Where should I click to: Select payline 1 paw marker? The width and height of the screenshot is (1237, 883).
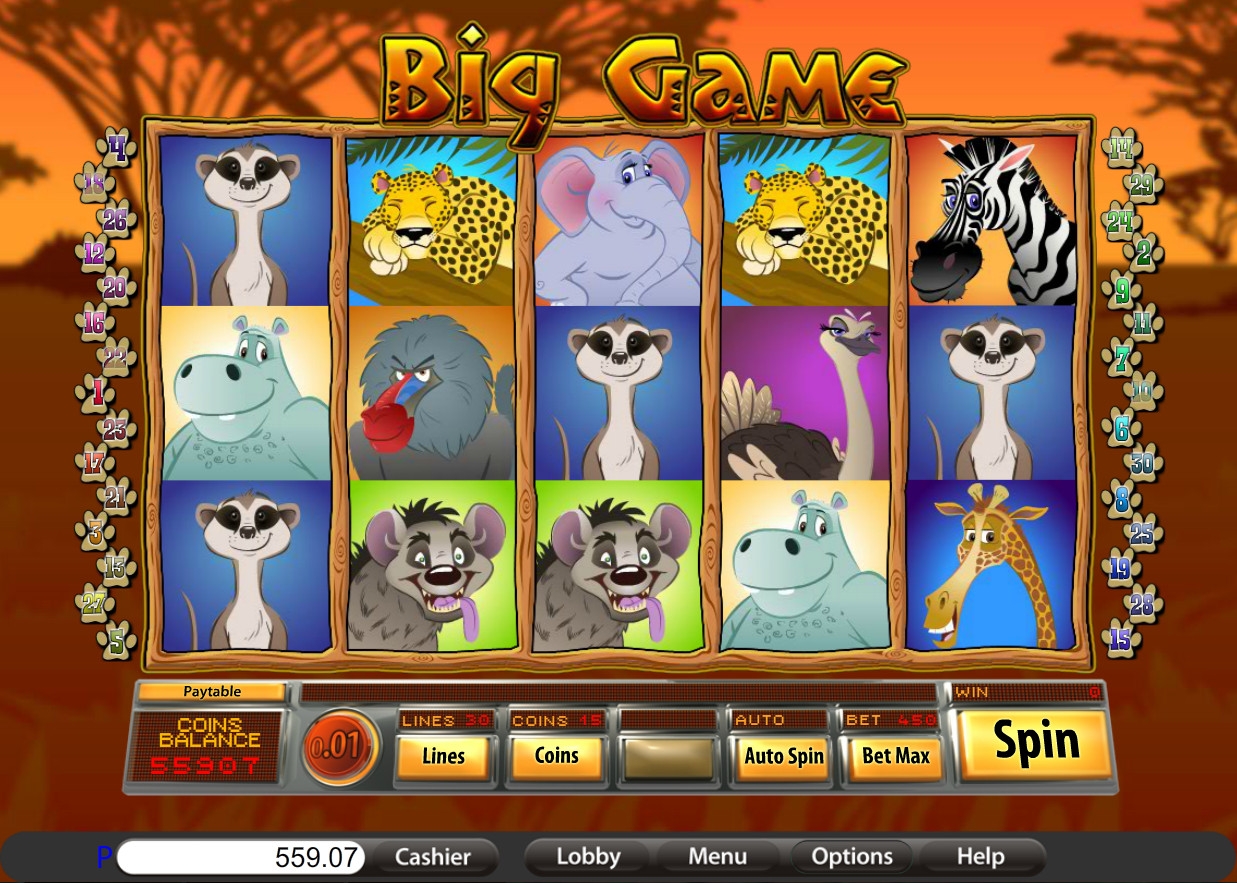pos(96,393)
